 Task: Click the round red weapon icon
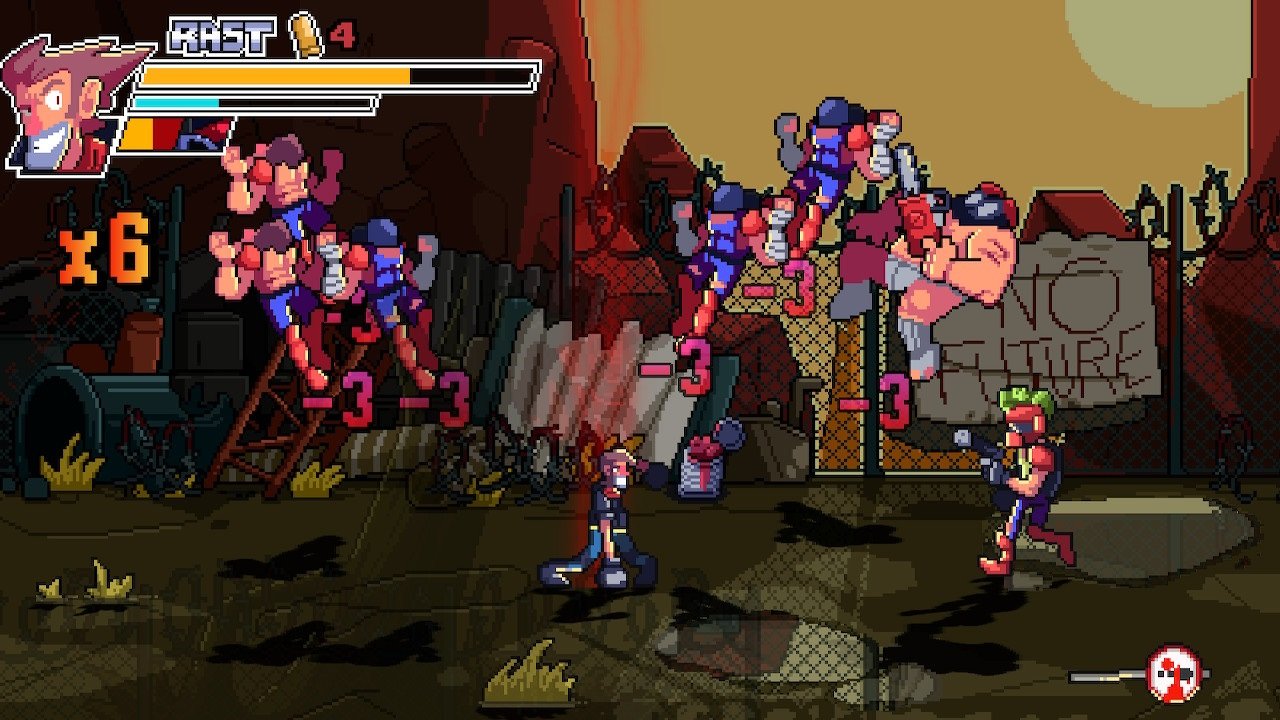point(1172,672)
